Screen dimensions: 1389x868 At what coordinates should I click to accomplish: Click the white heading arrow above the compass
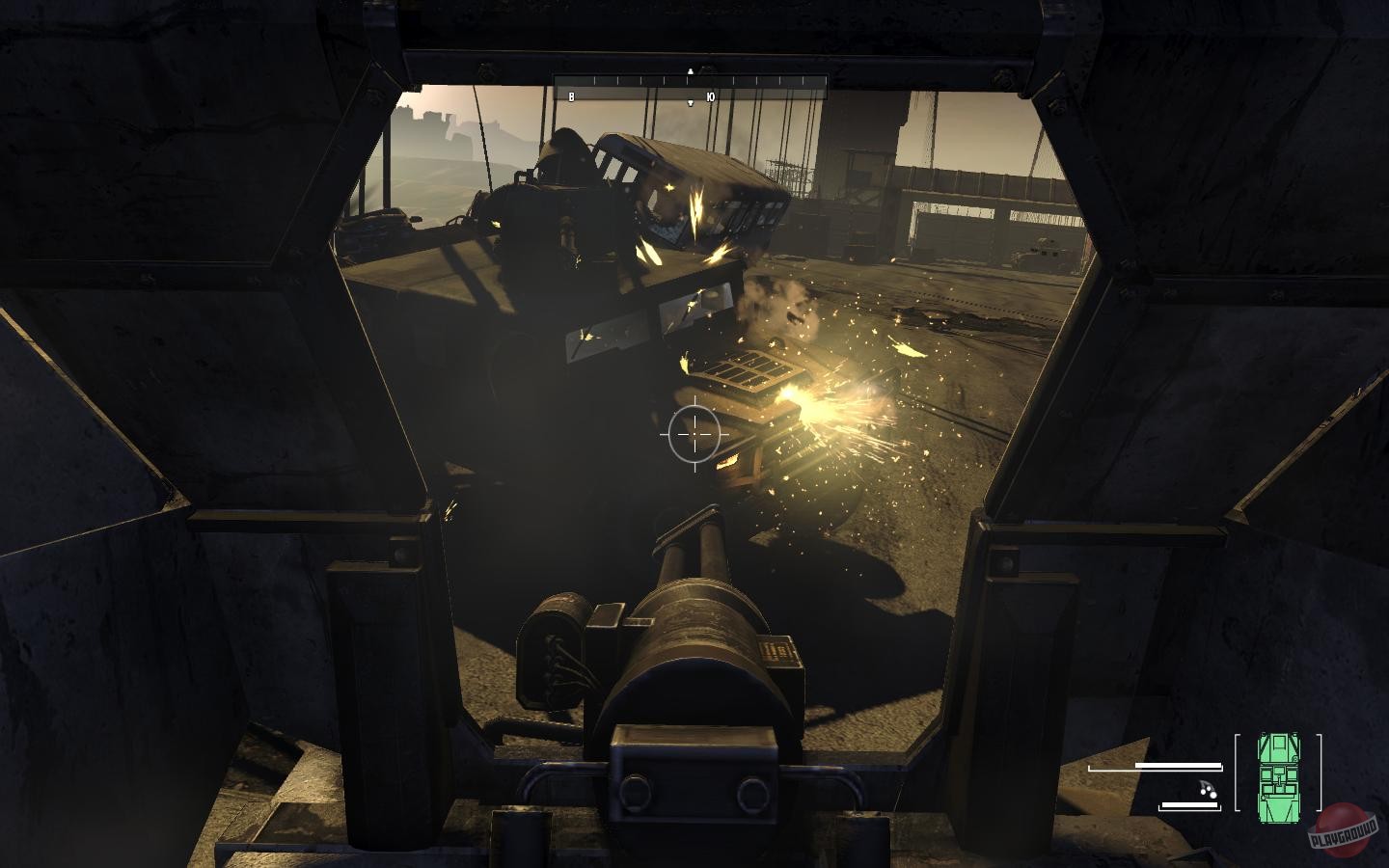pos(690,71)
